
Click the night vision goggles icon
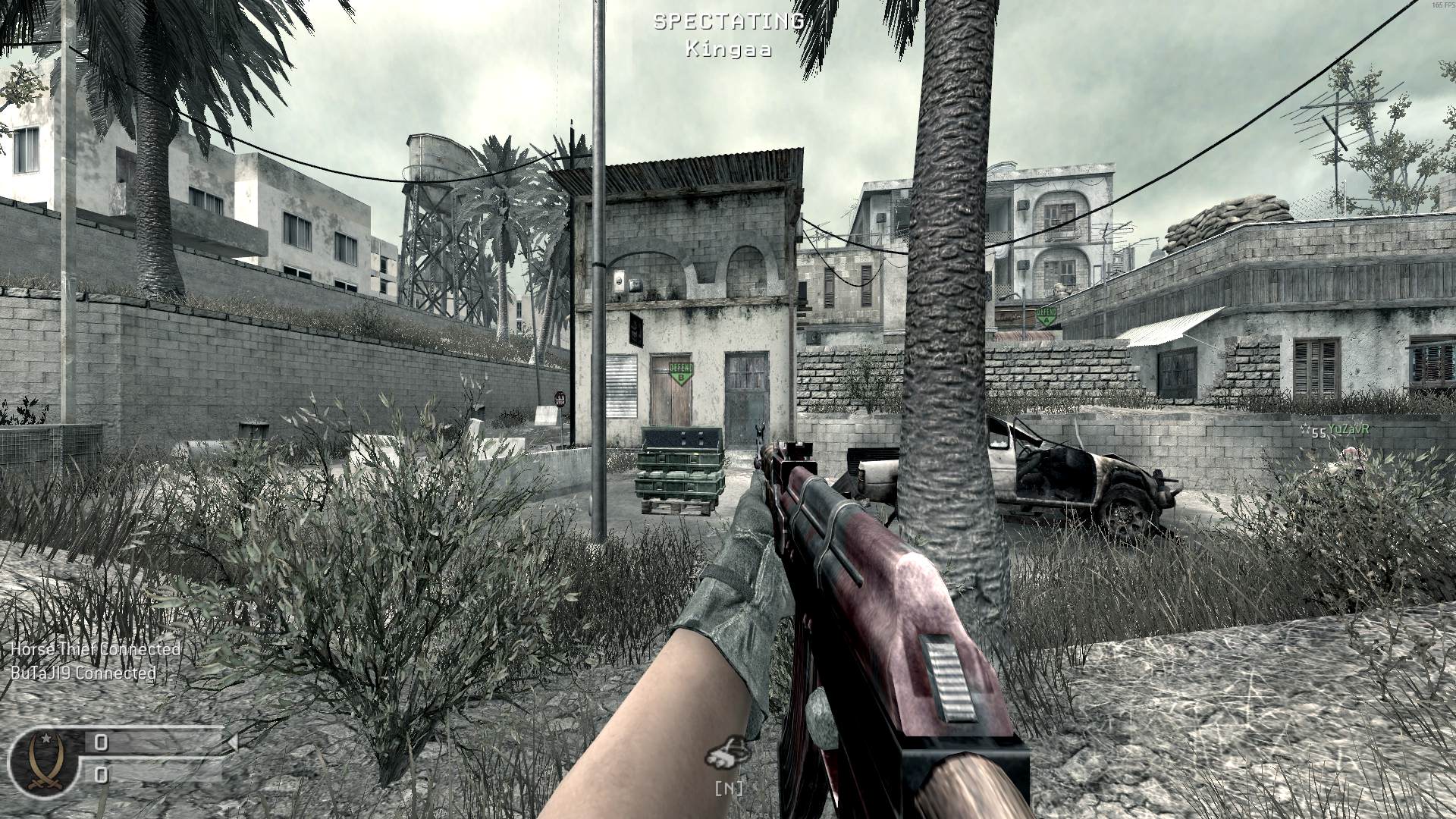pyautogui.click(x=727, y=753)
